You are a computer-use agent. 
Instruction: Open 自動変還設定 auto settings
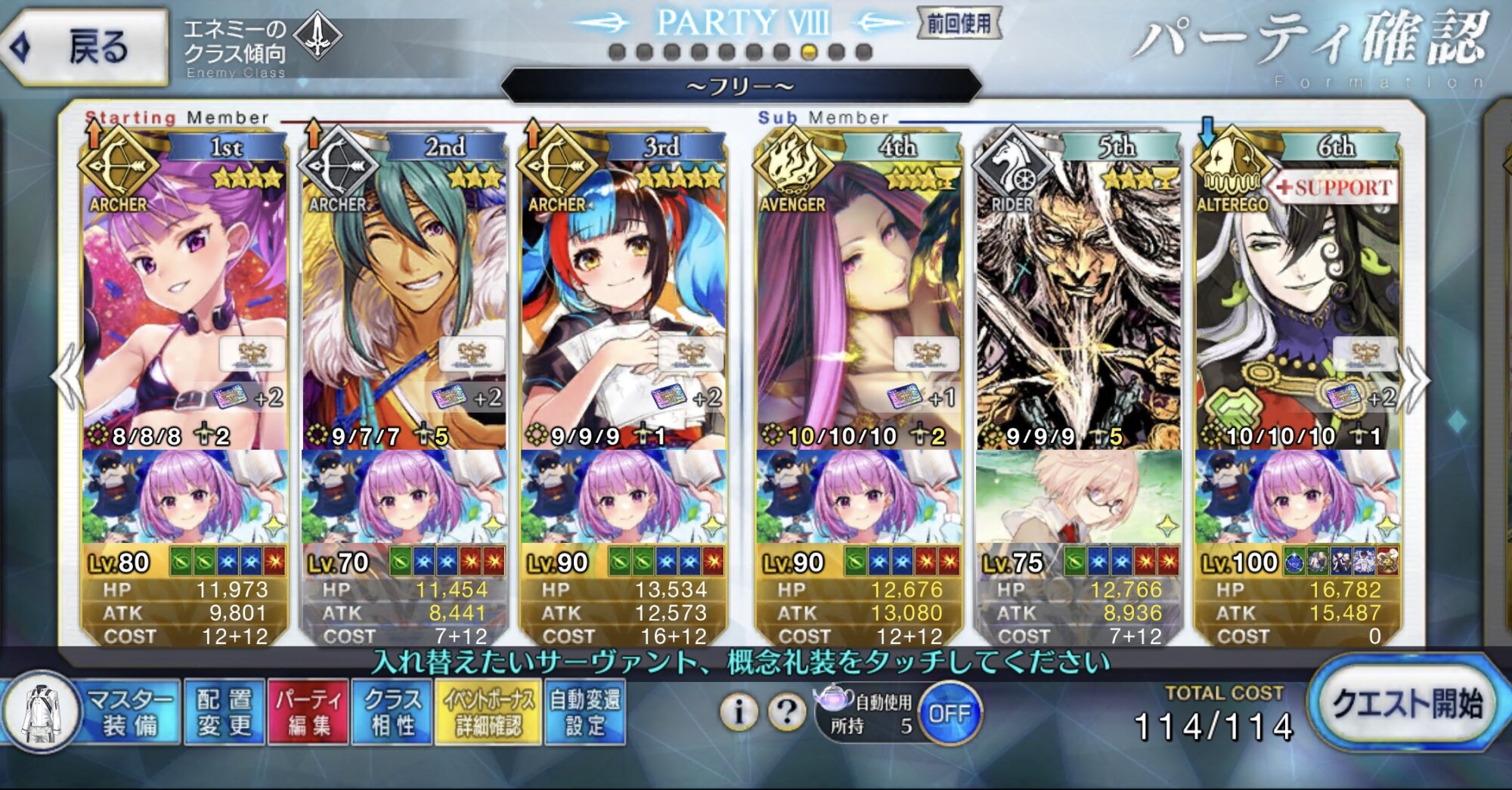pyautogui.click(x=584, y=712)
